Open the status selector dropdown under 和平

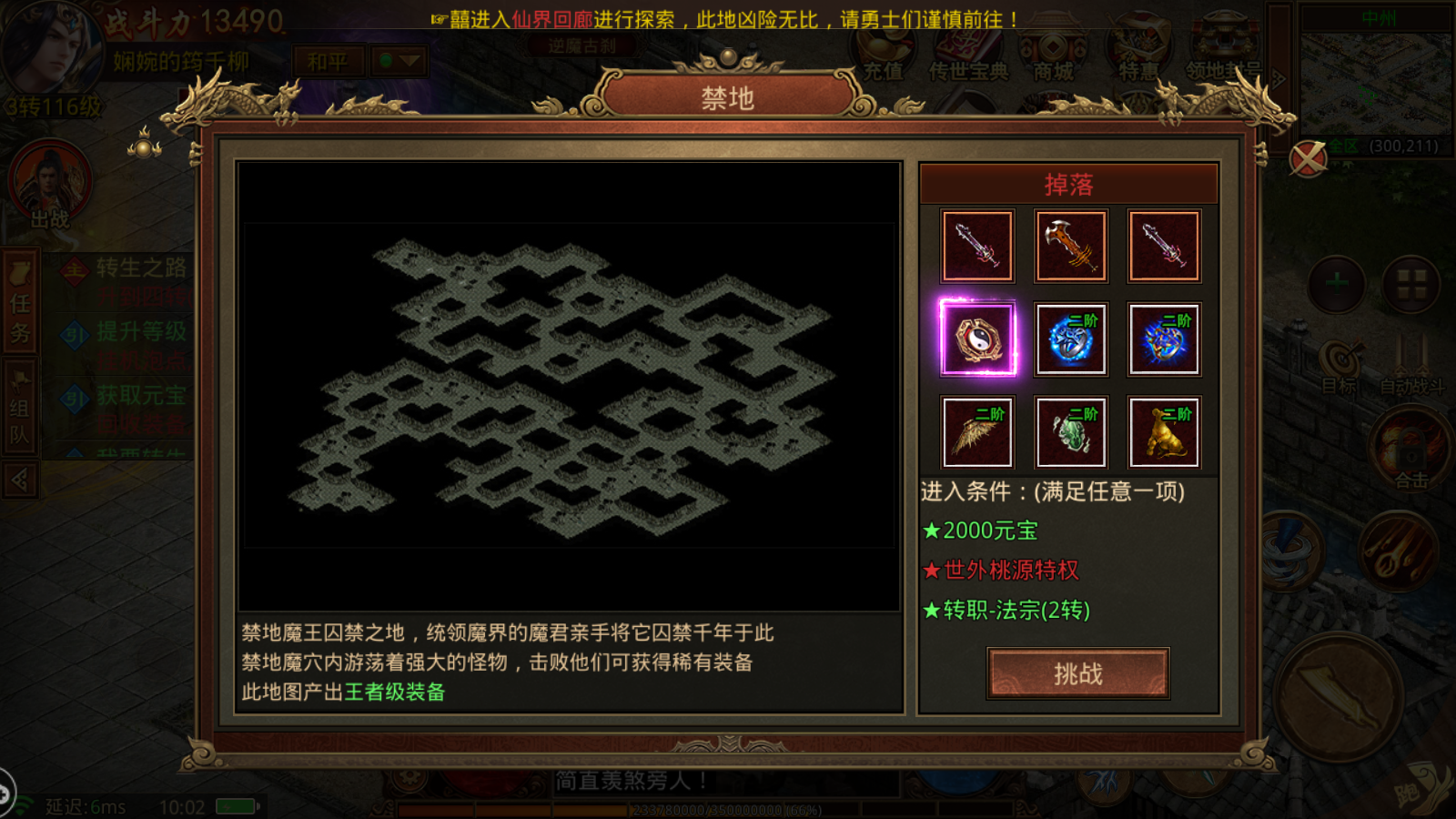(x=398, y=59)
